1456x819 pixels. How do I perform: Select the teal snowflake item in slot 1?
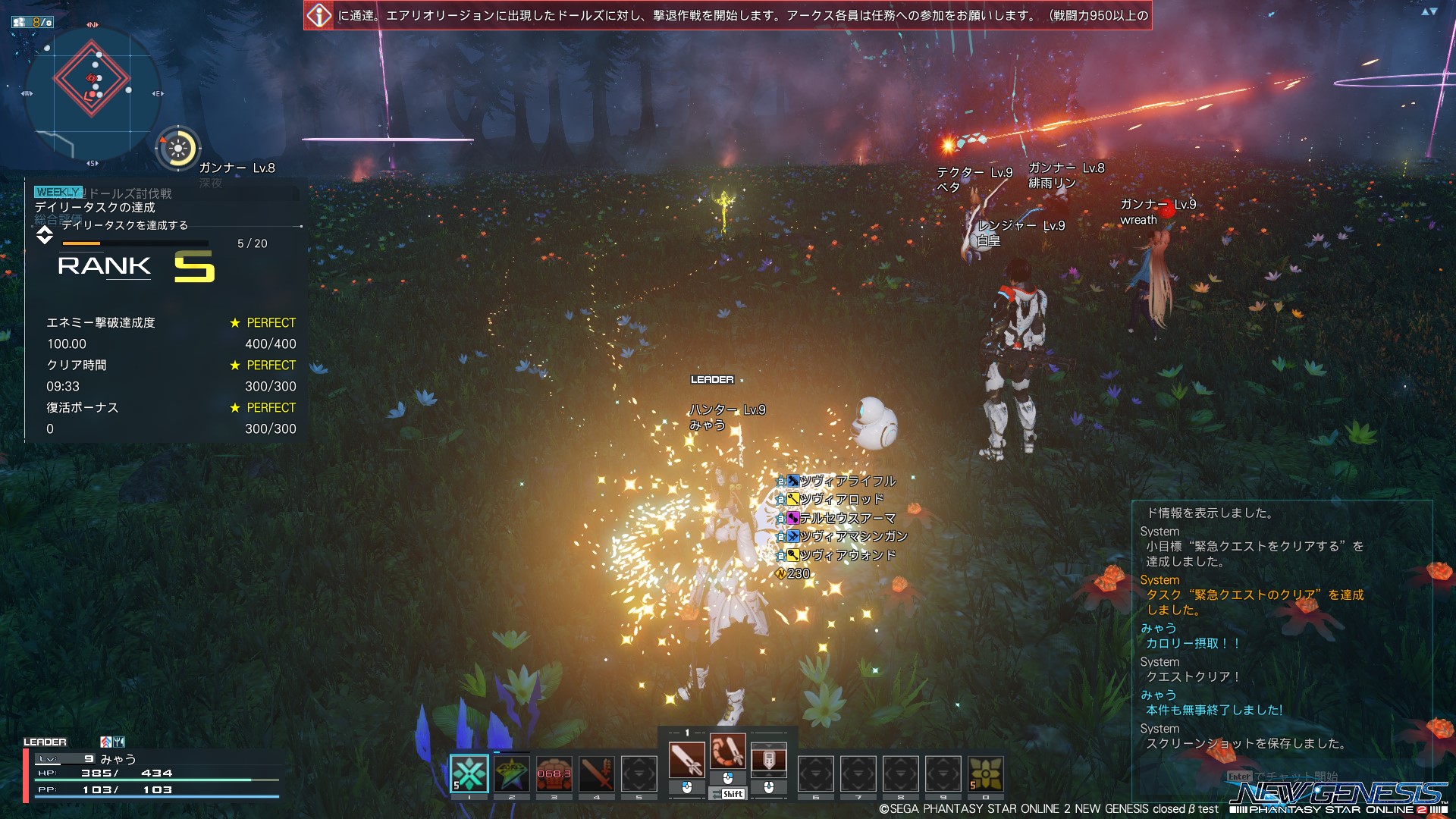469,773
